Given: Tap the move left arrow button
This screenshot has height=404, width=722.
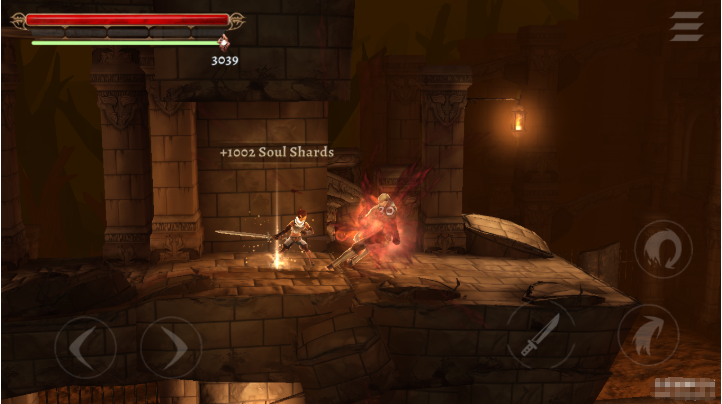Looking at the screenshot, I should coord(85,348).
